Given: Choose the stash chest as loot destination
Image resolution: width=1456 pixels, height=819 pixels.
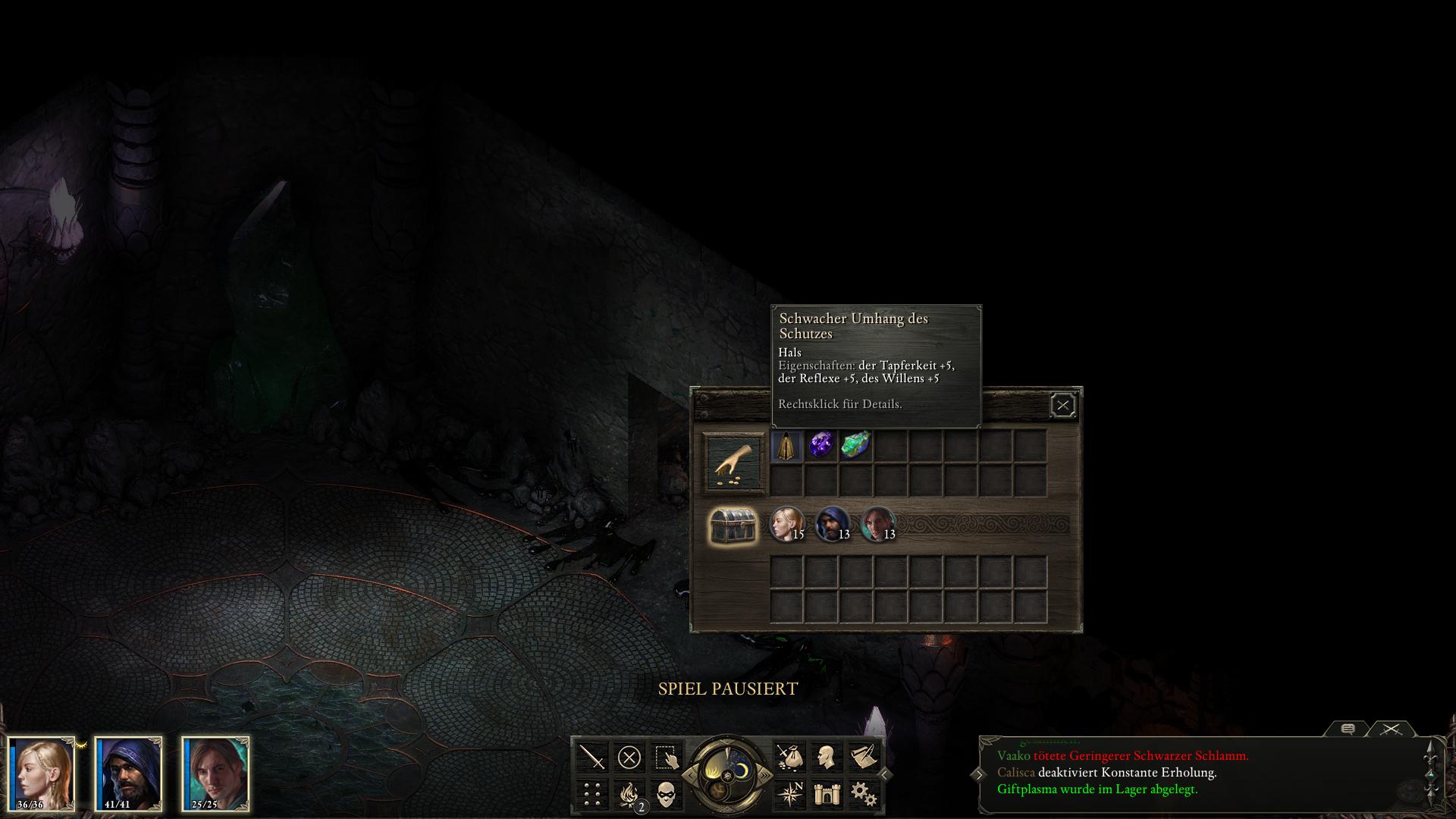Looking at the screenshot, I should (733, 526).
